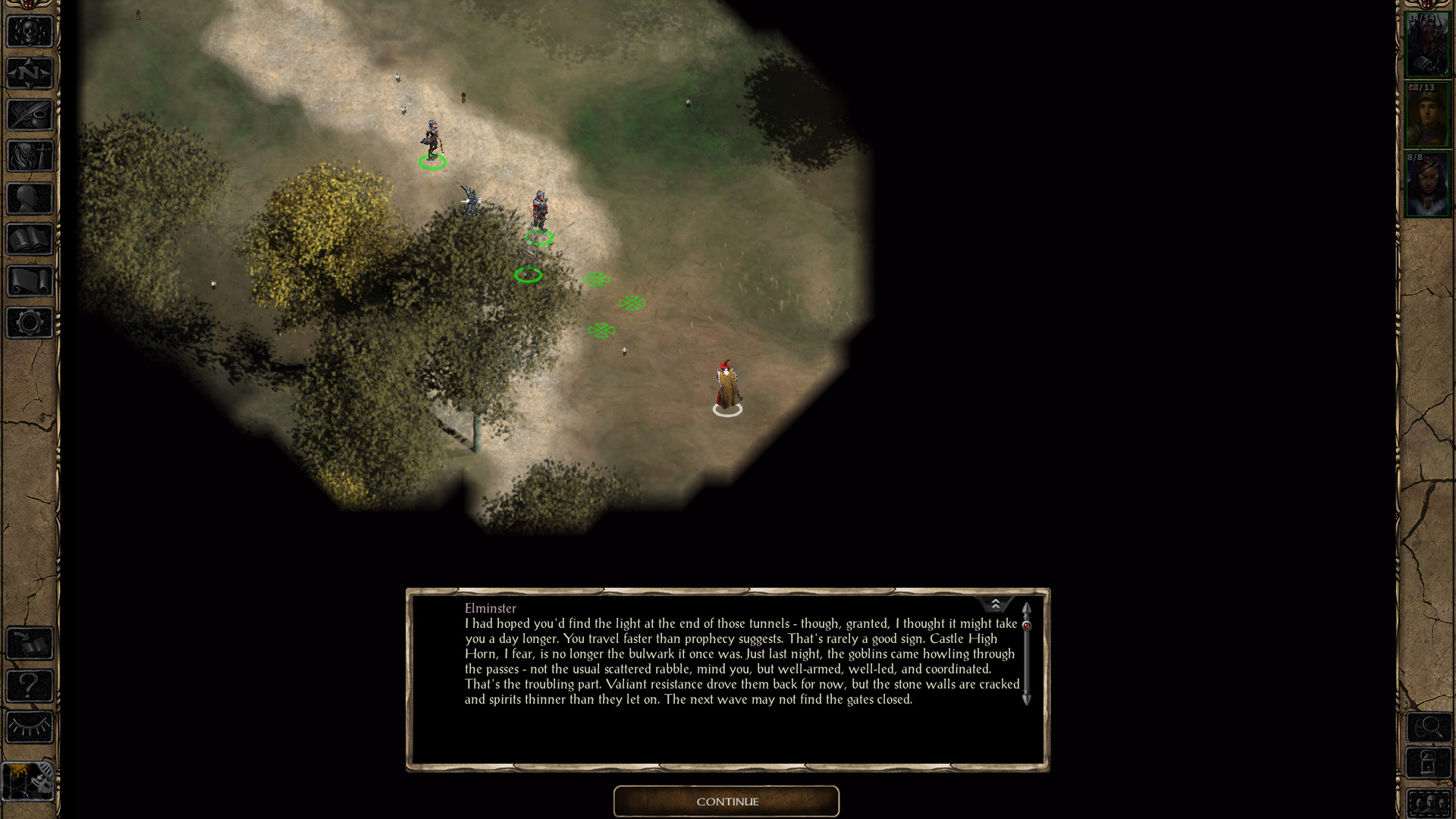Expand the dialogue box with the double-arrow
Image resolution: width=1456 pixels, height=819 pixels.
tap(995, 604)
